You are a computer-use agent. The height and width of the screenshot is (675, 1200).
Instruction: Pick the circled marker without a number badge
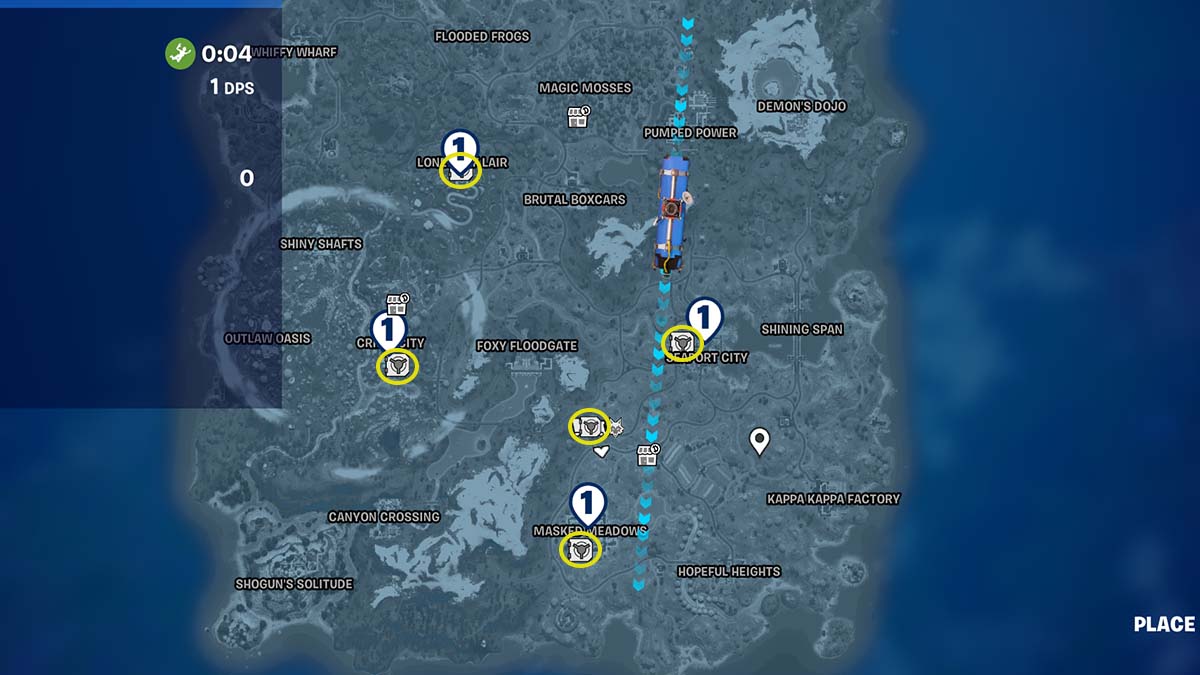pyautogui.click(x=589, y=427)
